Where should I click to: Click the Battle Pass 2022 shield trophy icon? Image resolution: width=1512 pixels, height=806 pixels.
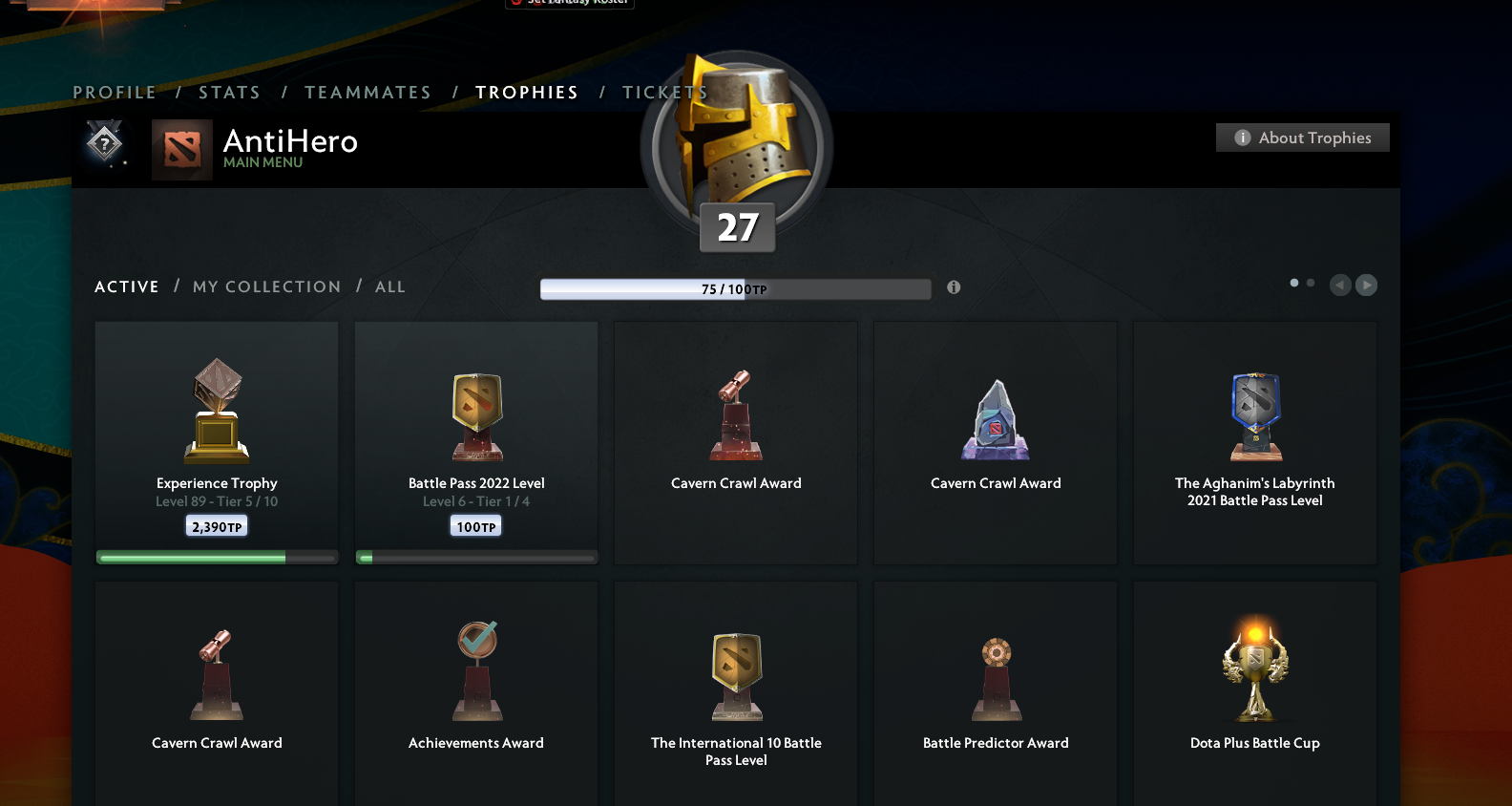click(475, 416)
